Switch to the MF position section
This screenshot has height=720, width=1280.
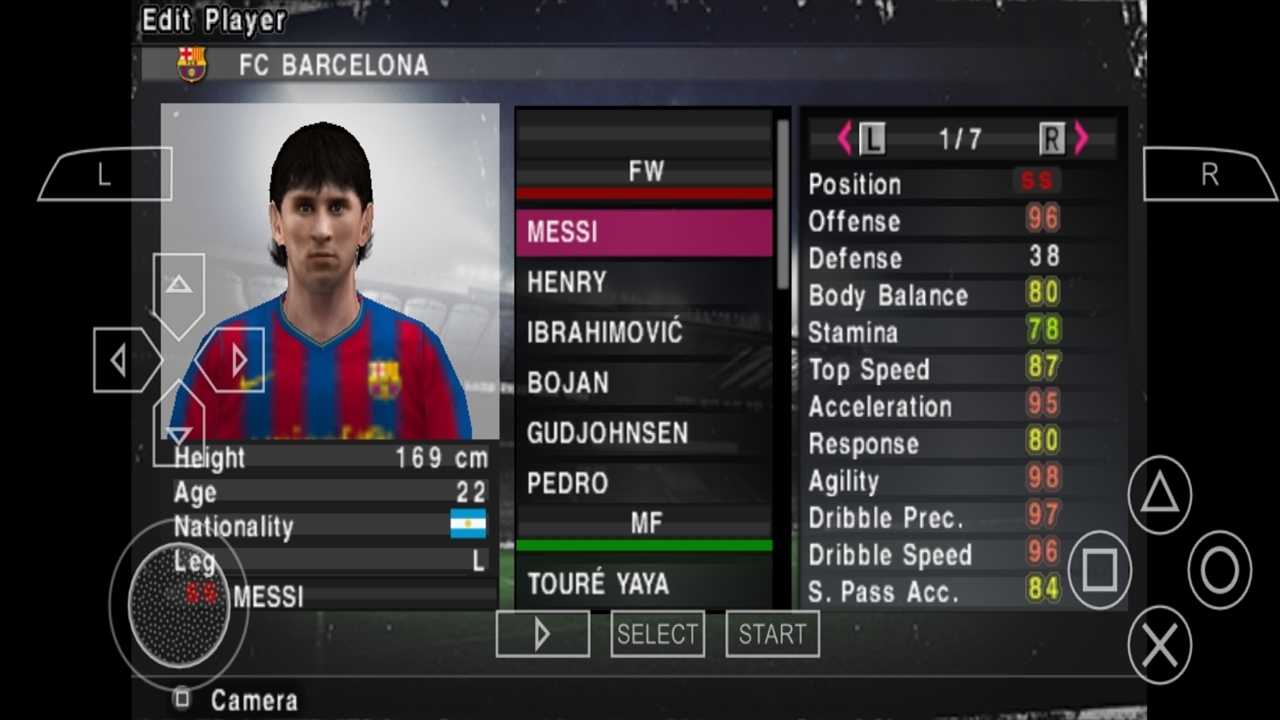pyautogui.click(x=645, y=522)
